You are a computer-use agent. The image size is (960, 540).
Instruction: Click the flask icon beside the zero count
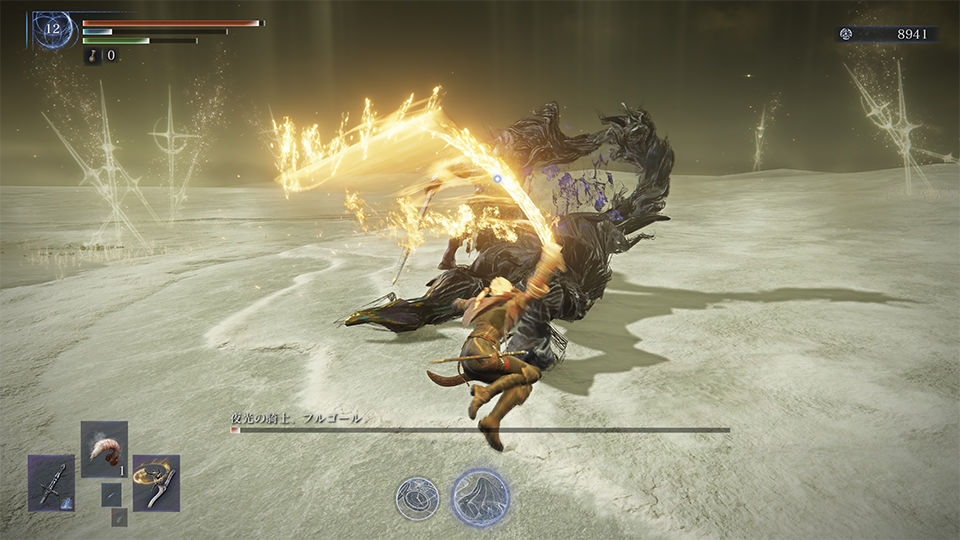point(92,56)
